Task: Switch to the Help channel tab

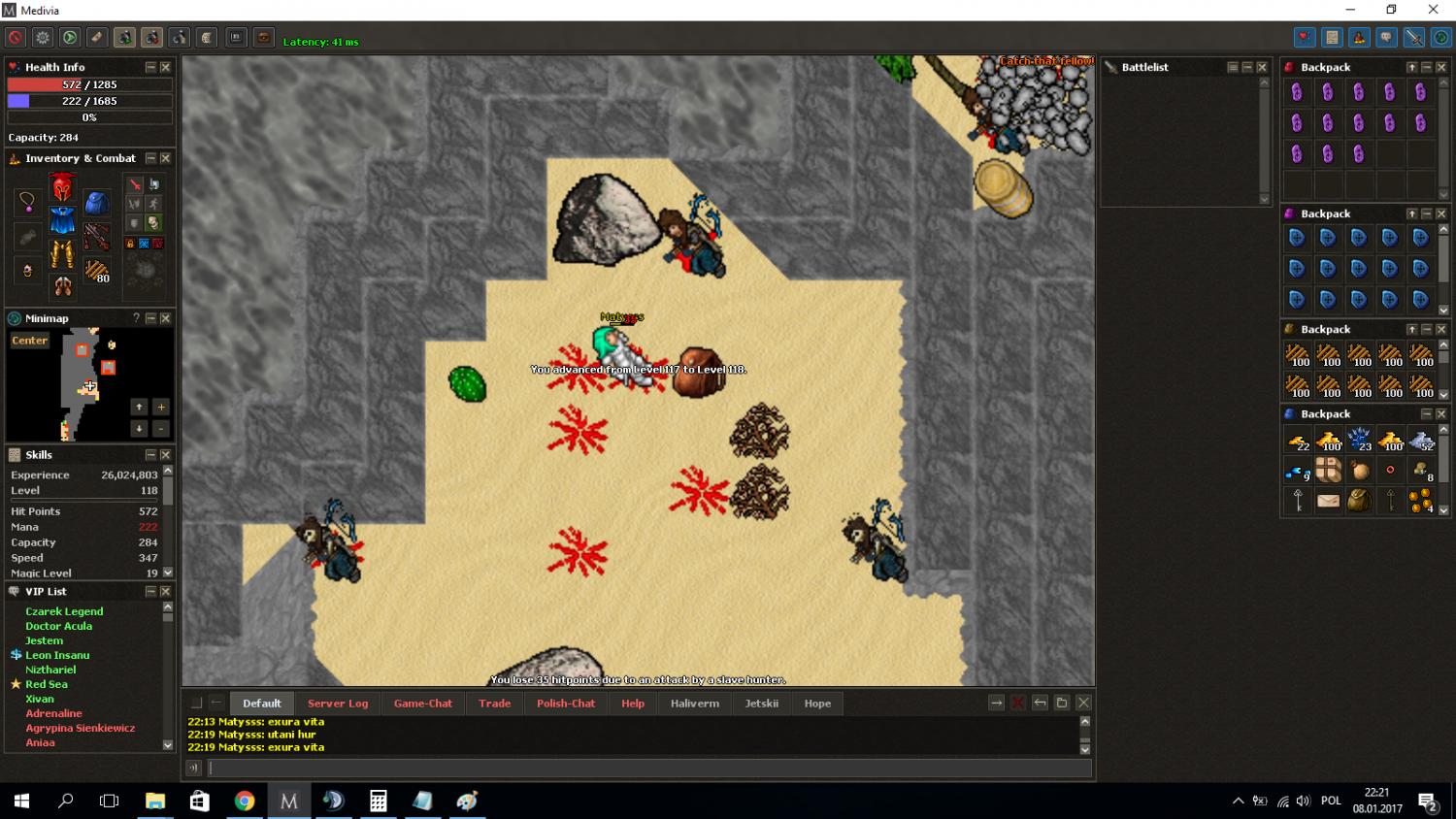Action: (633, 704)
